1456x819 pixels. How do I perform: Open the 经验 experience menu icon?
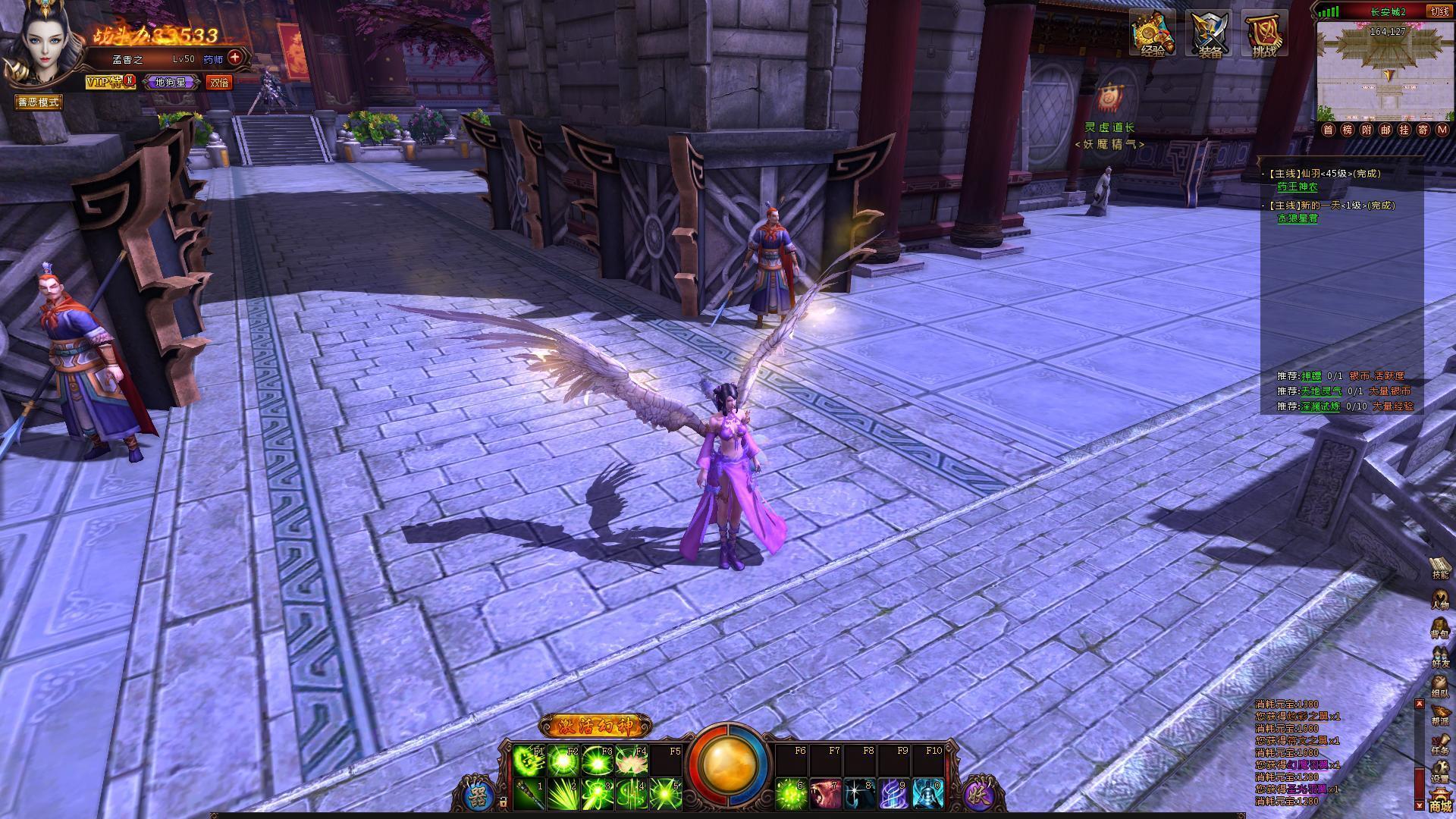[x=1153, y=34]
